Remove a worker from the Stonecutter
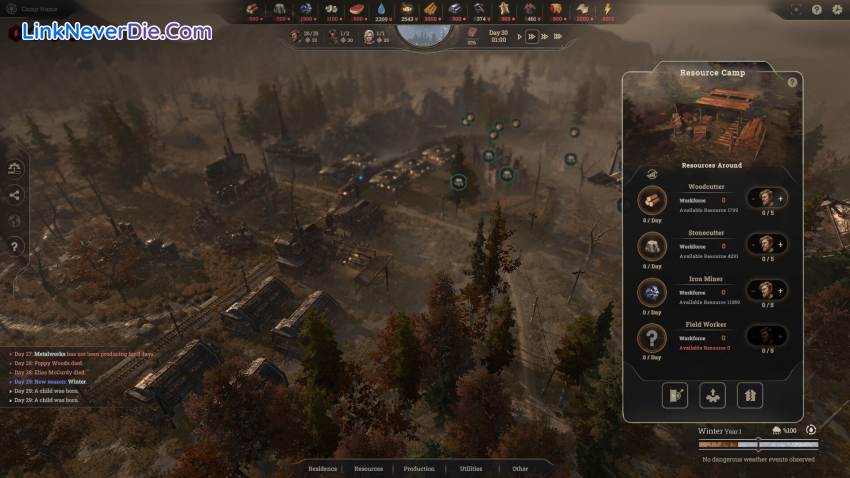The width and height of the screenshot is (850, 478). [752, 244]
